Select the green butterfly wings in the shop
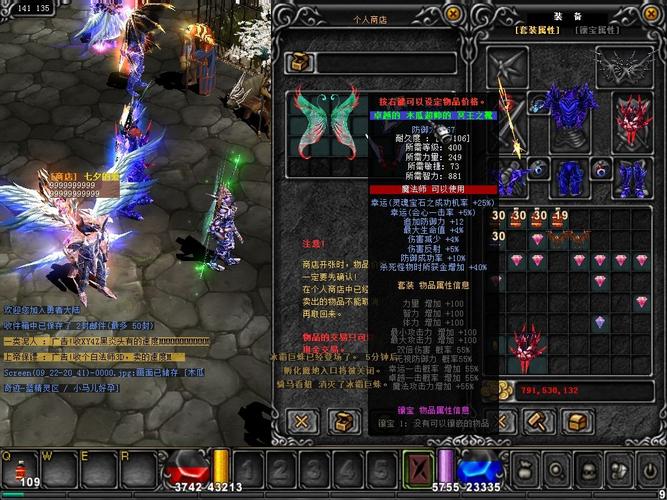 click(325, 124)
